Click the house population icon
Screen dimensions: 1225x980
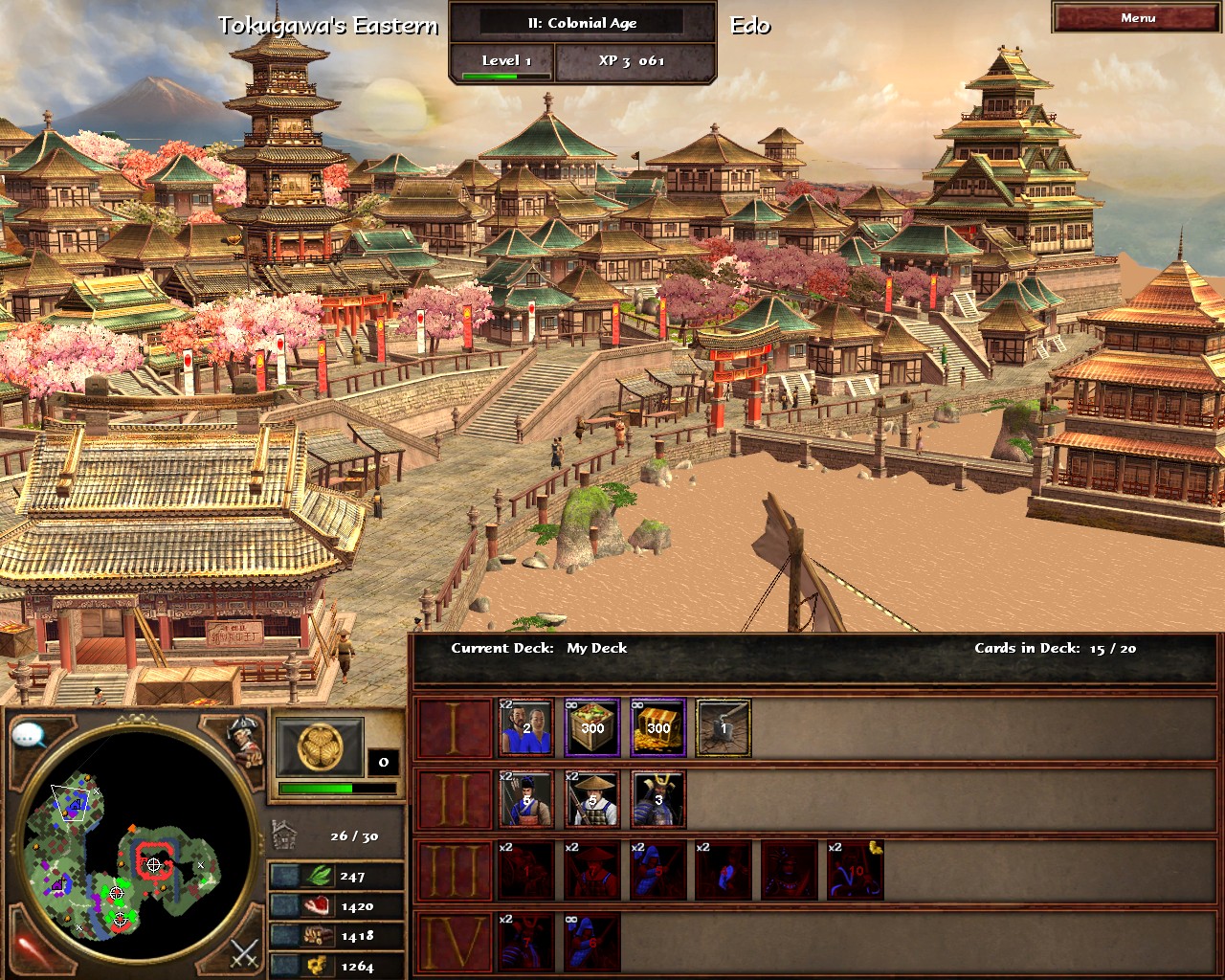[284, 835]
